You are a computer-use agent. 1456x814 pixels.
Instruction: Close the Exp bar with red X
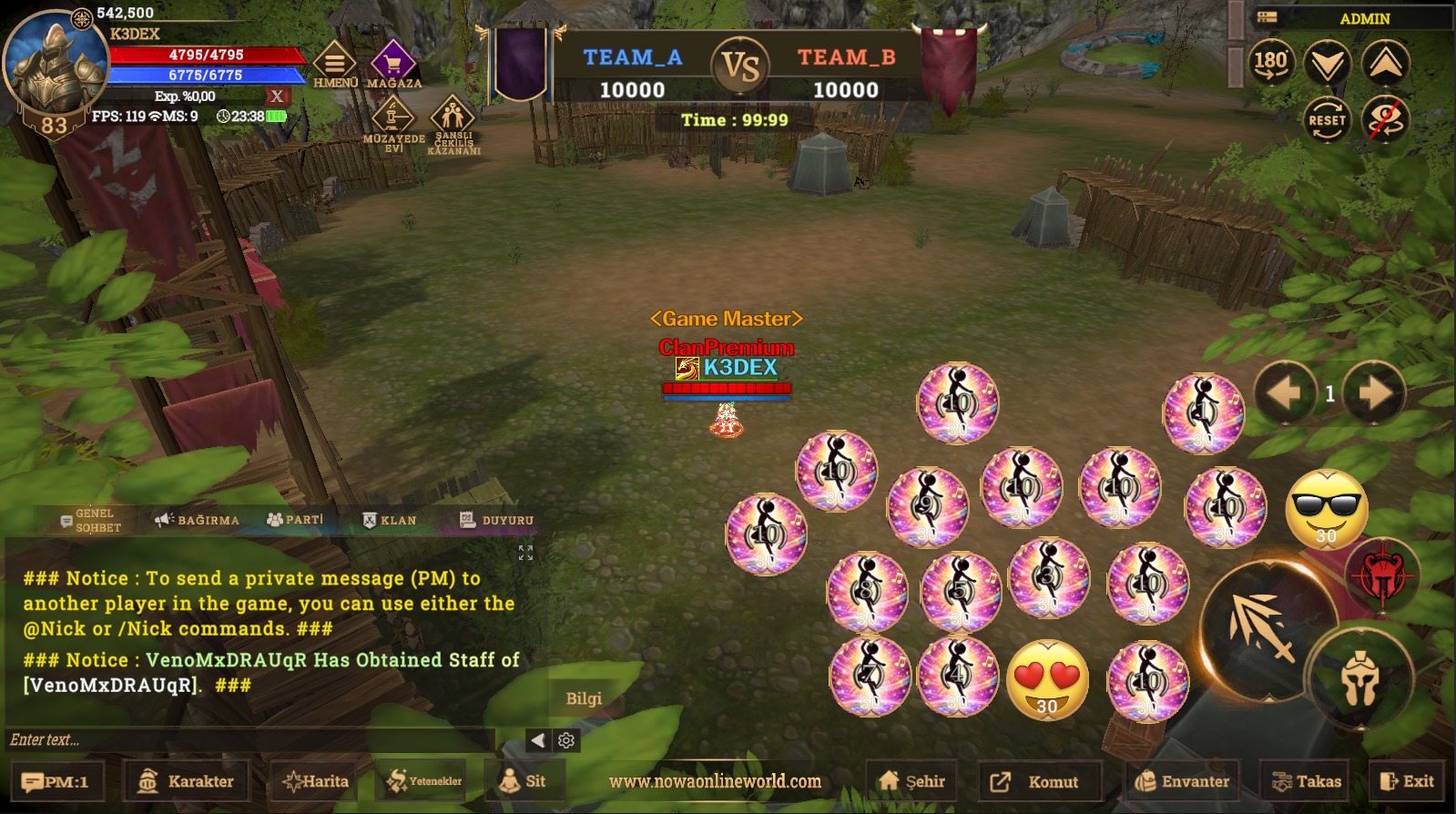277,96
